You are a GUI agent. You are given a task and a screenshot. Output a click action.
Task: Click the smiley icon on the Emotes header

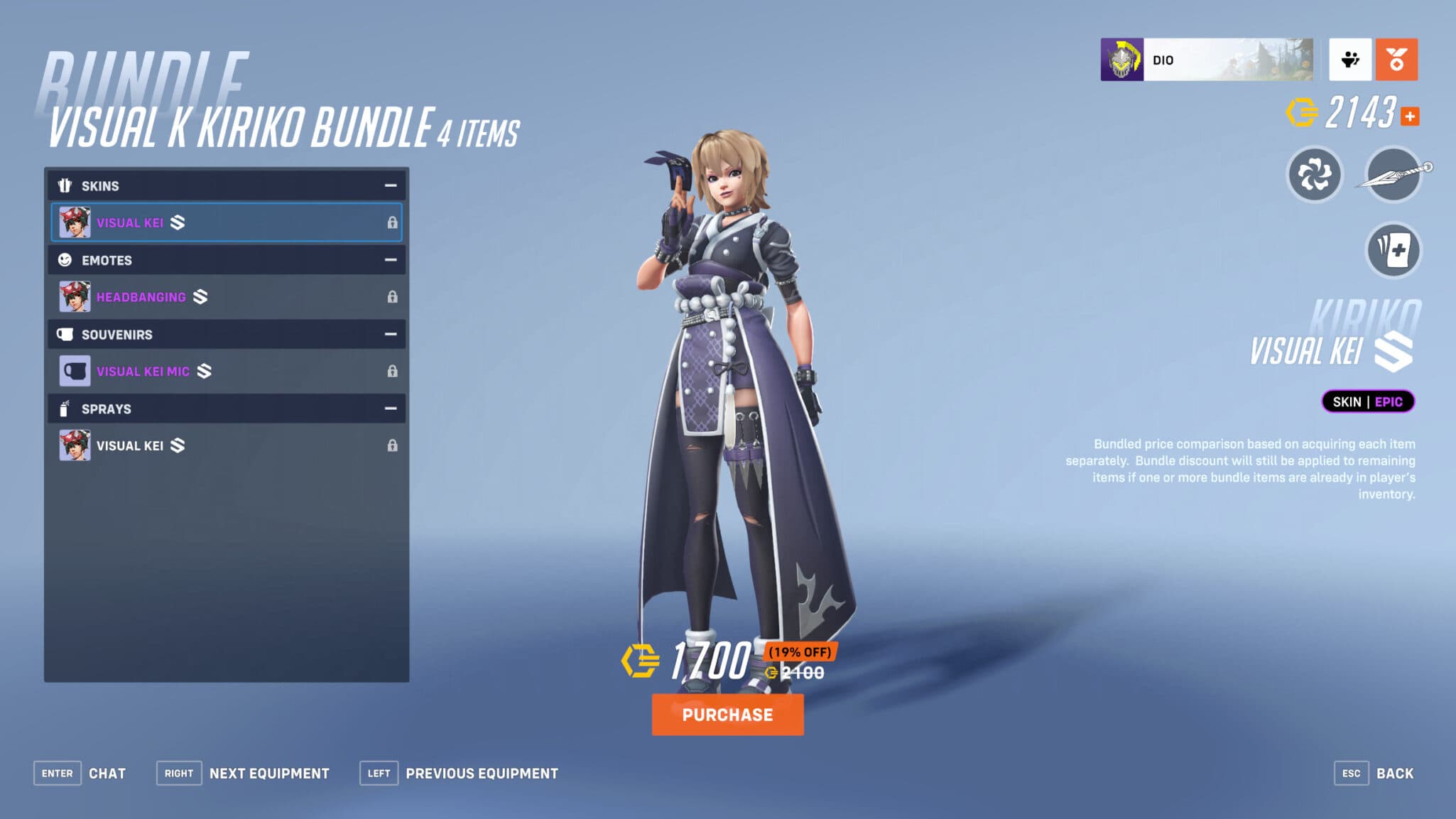click(x=64, y=260)
